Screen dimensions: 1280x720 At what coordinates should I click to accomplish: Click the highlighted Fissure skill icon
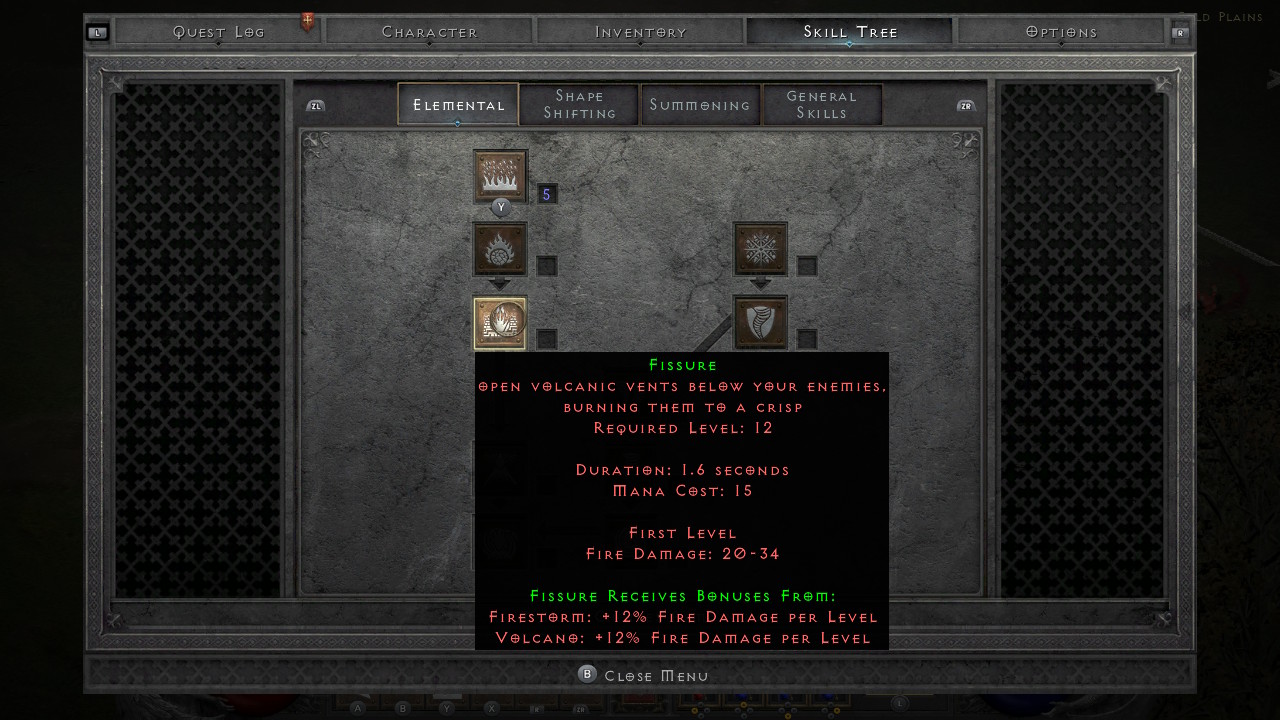point(500,322)
